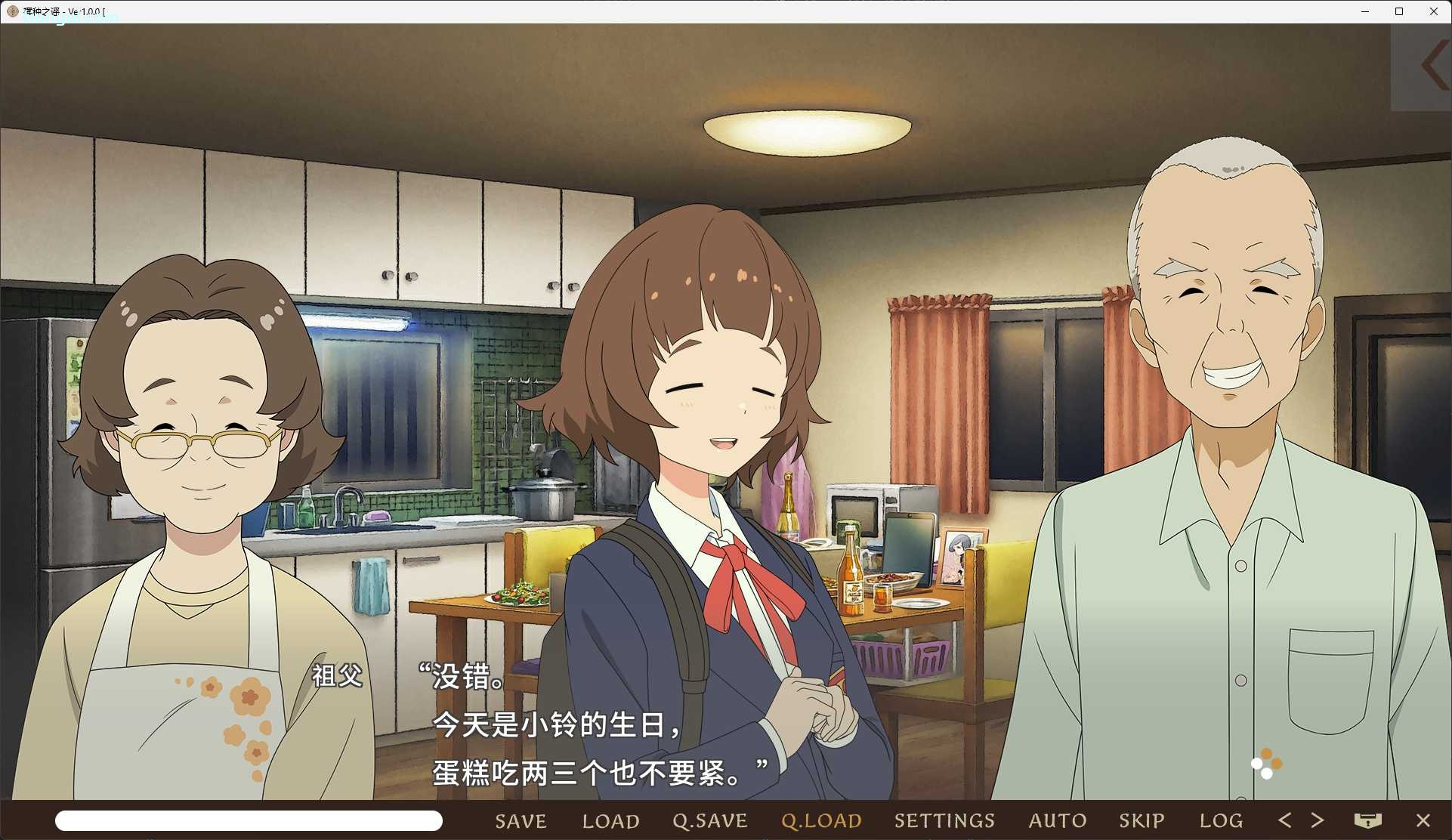Hide the dialogue box using the X icon
The width and height of the screenshot is (1452, 840).
1423,820
